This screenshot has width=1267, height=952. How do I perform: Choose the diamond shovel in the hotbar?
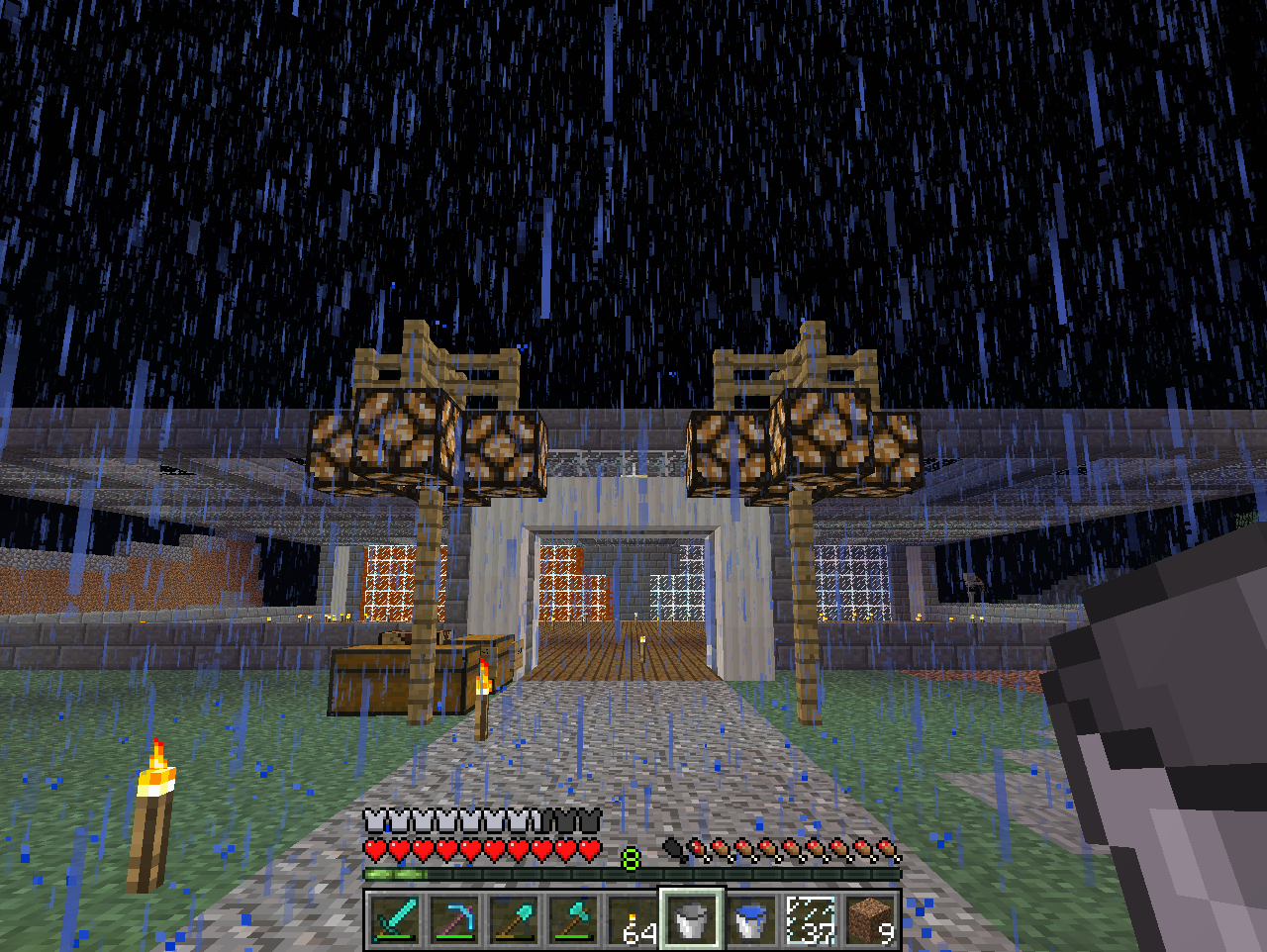[515, 920]
